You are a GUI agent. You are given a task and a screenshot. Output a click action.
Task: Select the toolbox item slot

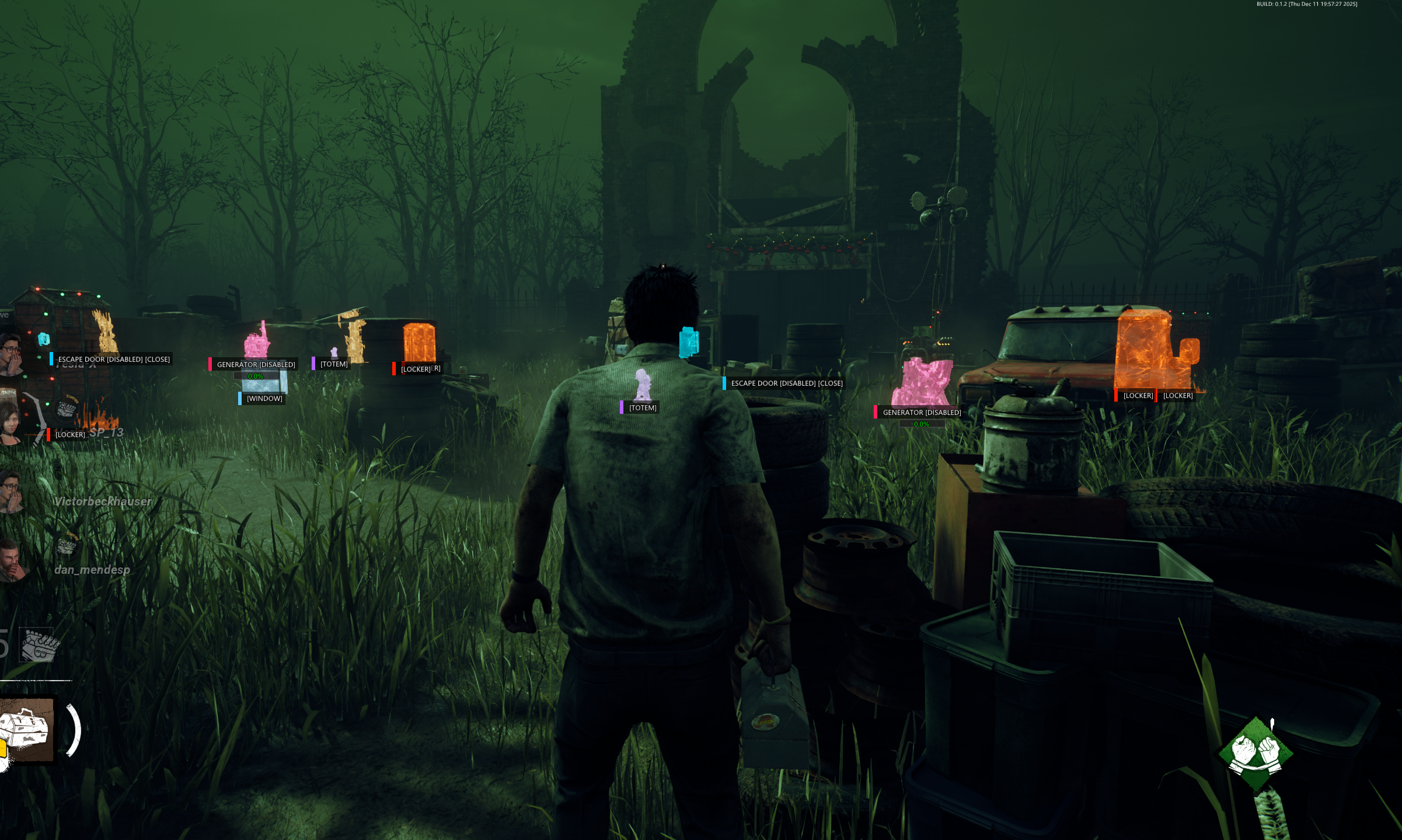(26, 729)
